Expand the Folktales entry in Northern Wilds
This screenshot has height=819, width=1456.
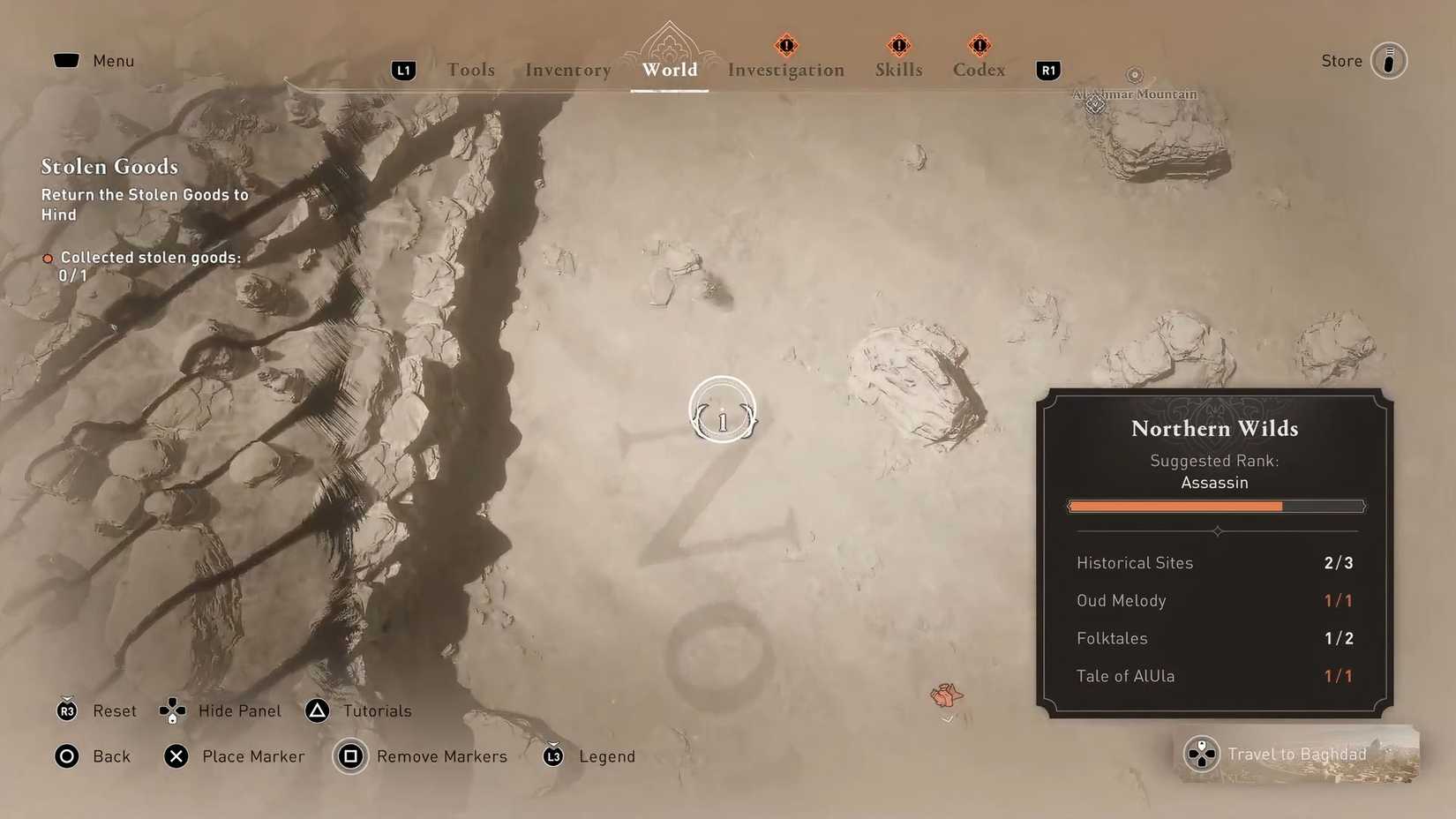[x=1214, y=638]
